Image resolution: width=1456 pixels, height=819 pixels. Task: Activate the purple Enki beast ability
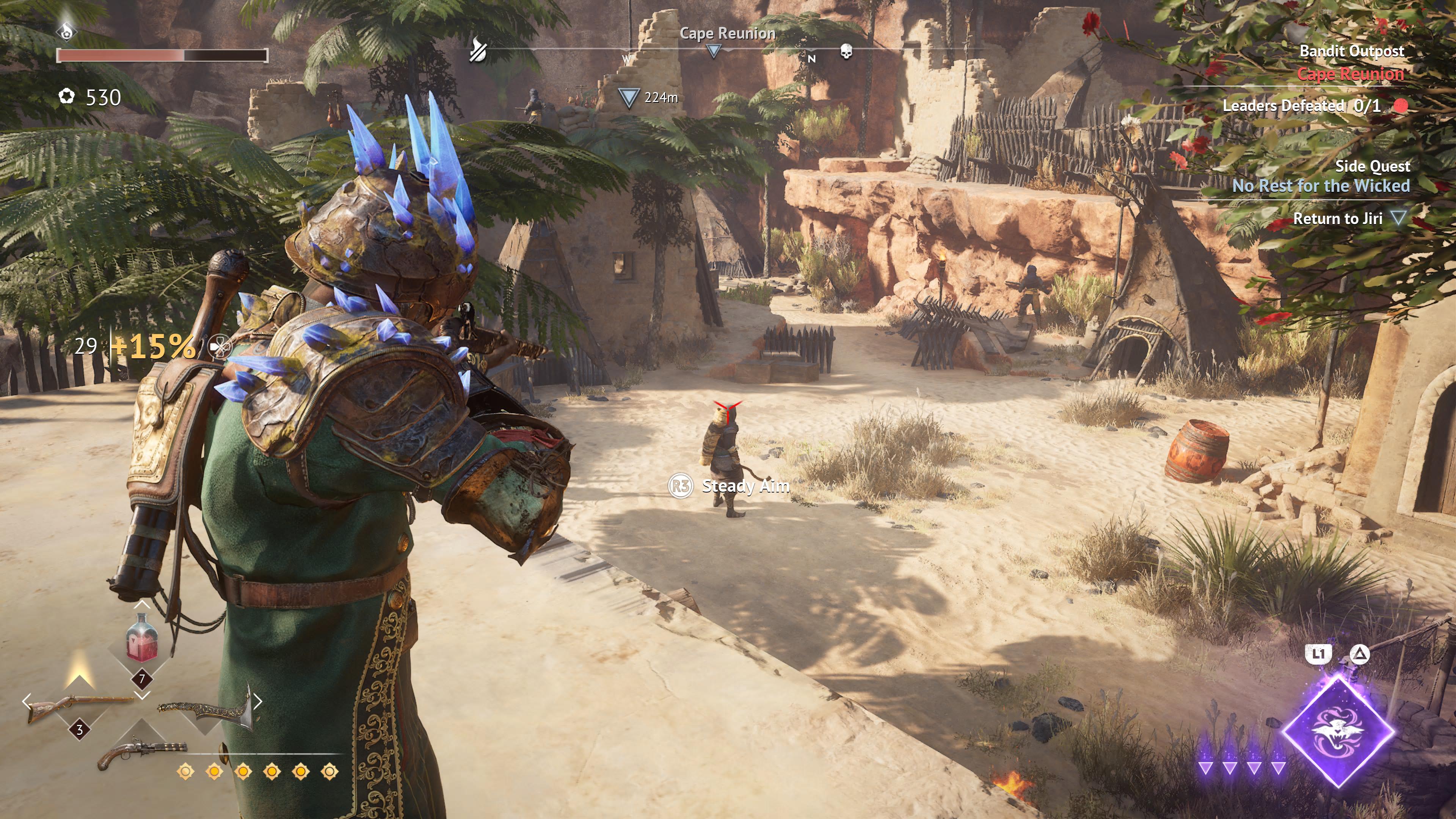(x=1338, y=730)
